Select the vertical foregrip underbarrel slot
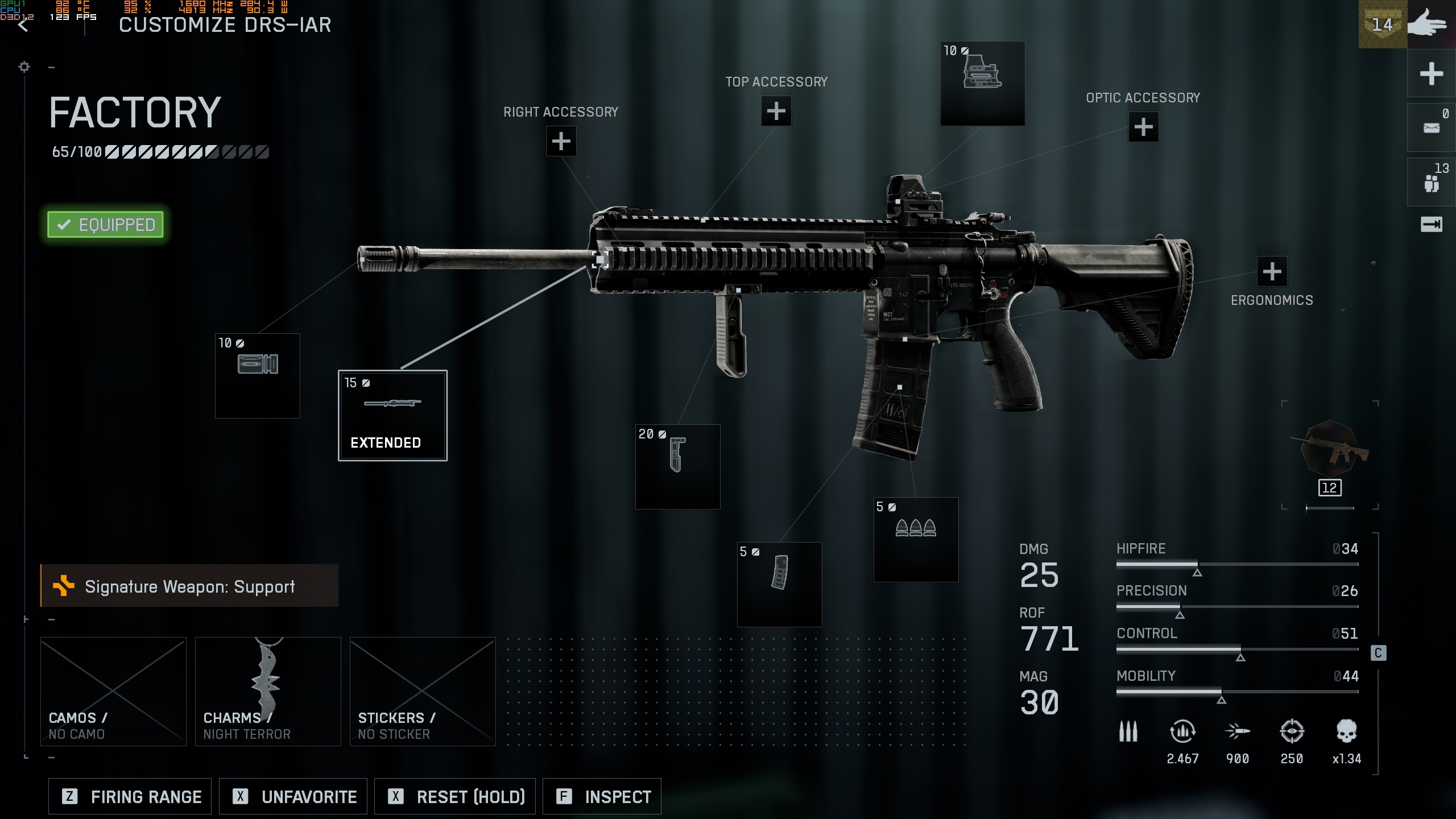Viewport: 1456px width, 819px height. tap(677, 466)
